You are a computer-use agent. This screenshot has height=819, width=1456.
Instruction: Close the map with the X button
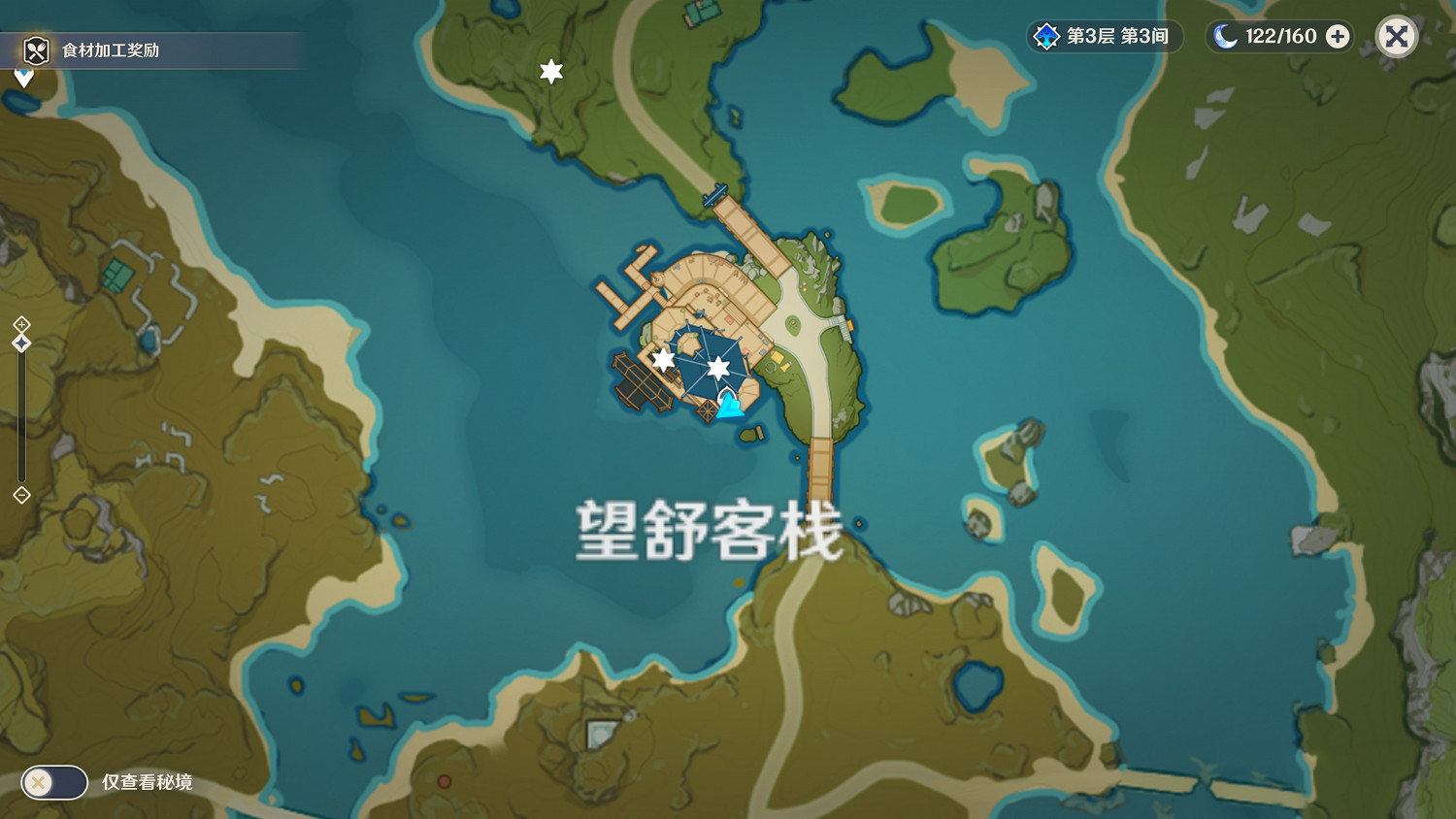click(x=1396, y=36)
